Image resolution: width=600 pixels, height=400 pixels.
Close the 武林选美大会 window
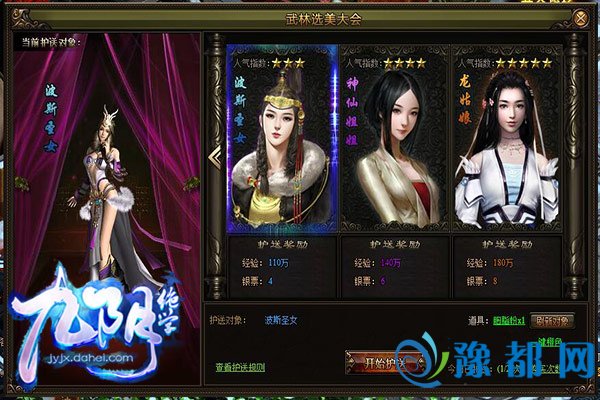point(582,18)
